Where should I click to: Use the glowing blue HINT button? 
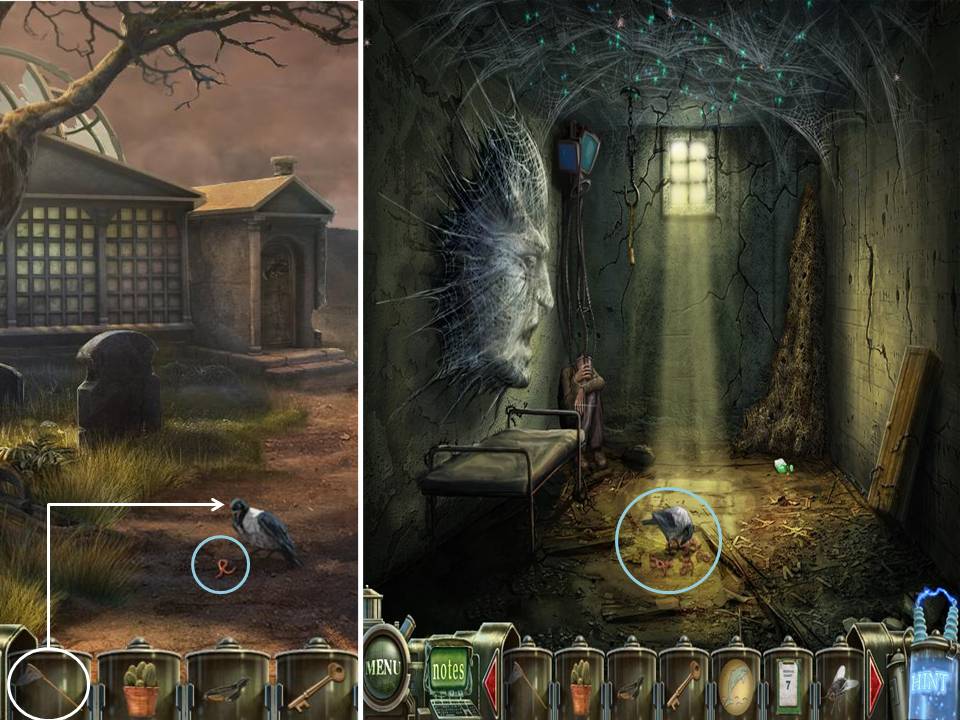coord(929,681)
